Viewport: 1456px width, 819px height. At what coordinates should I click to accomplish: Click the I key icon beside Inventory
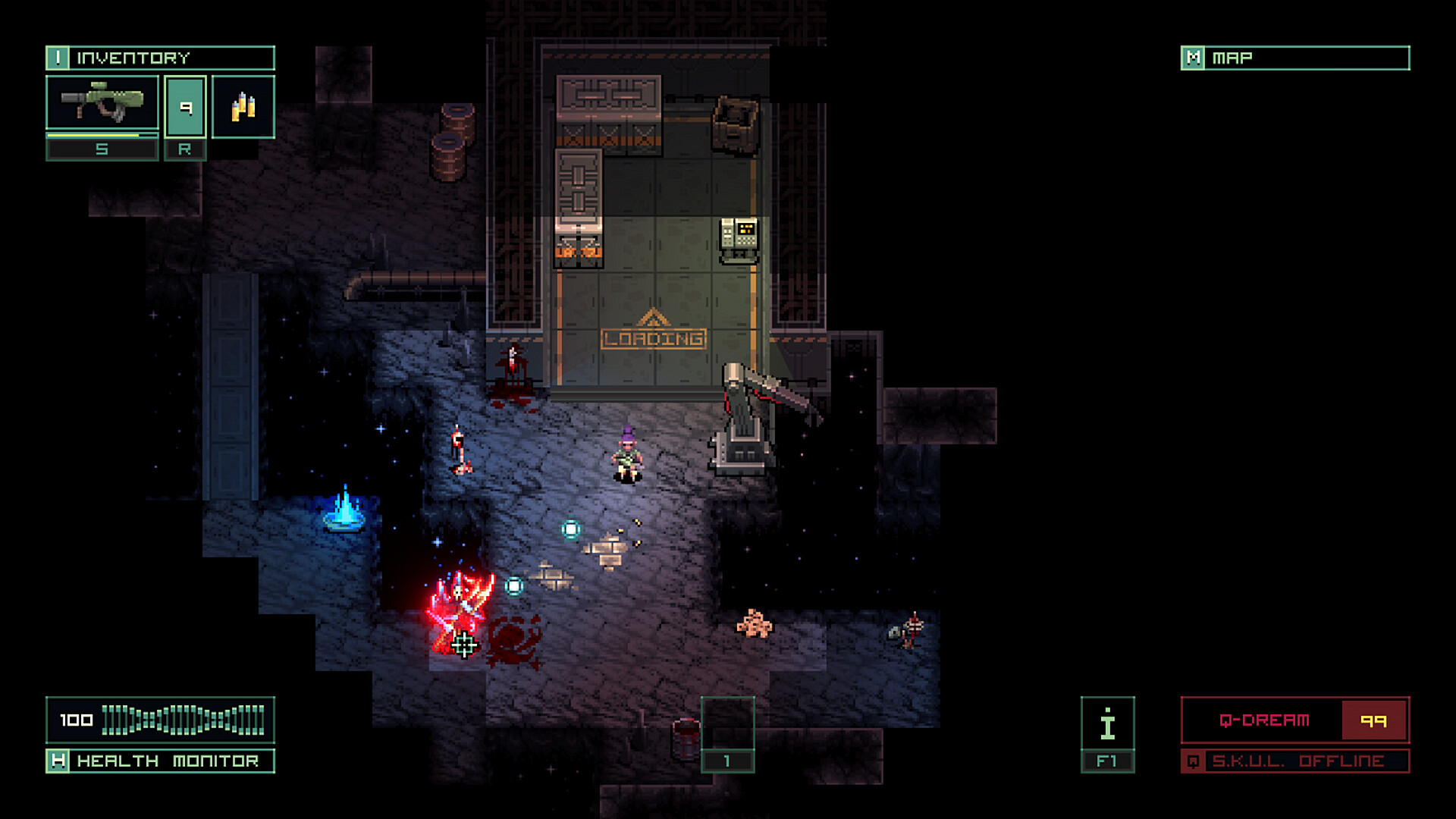click(59, 56)
